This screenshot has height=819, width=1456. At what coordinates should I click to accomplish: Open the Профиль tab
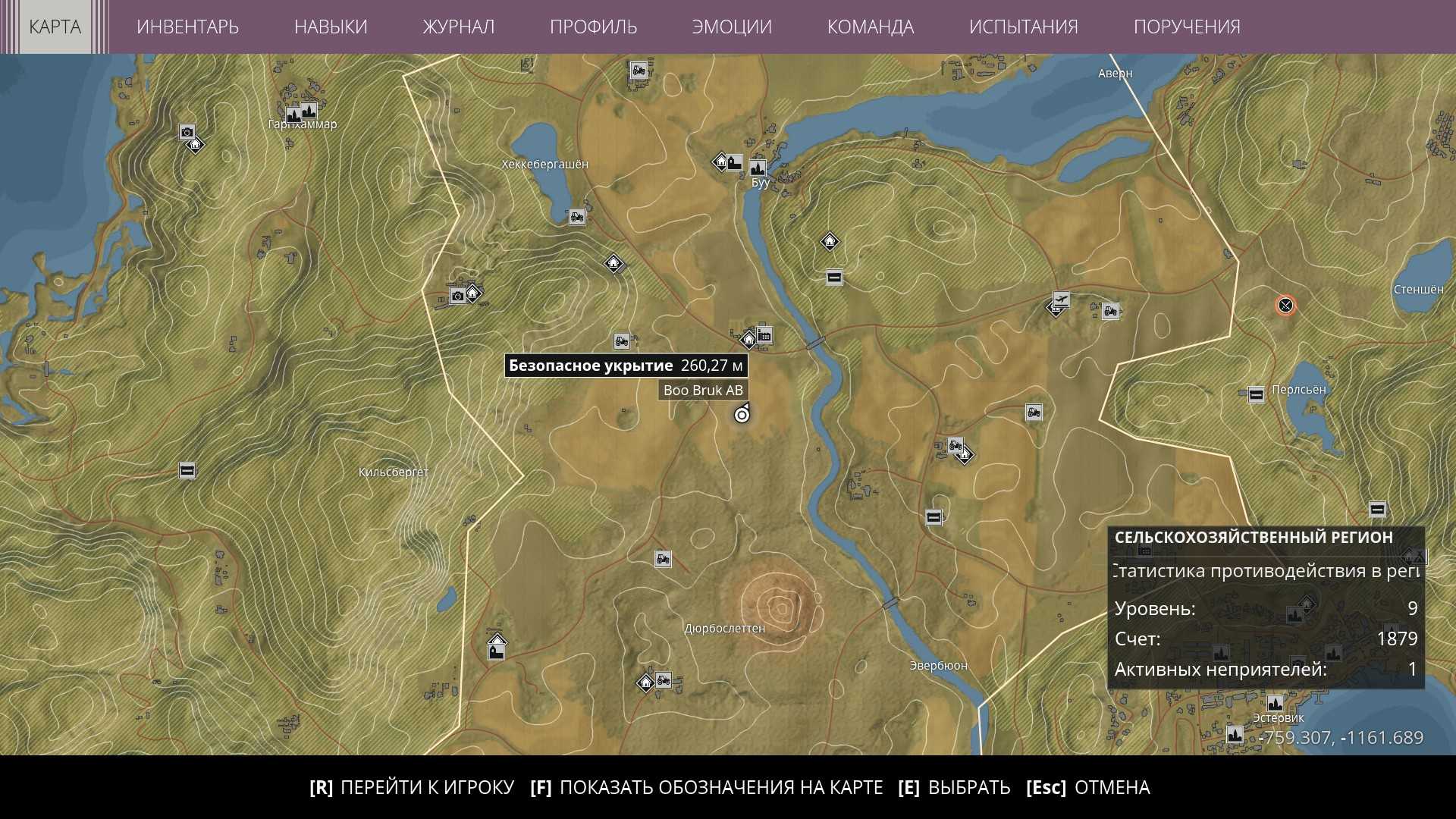tap(593, 27)
